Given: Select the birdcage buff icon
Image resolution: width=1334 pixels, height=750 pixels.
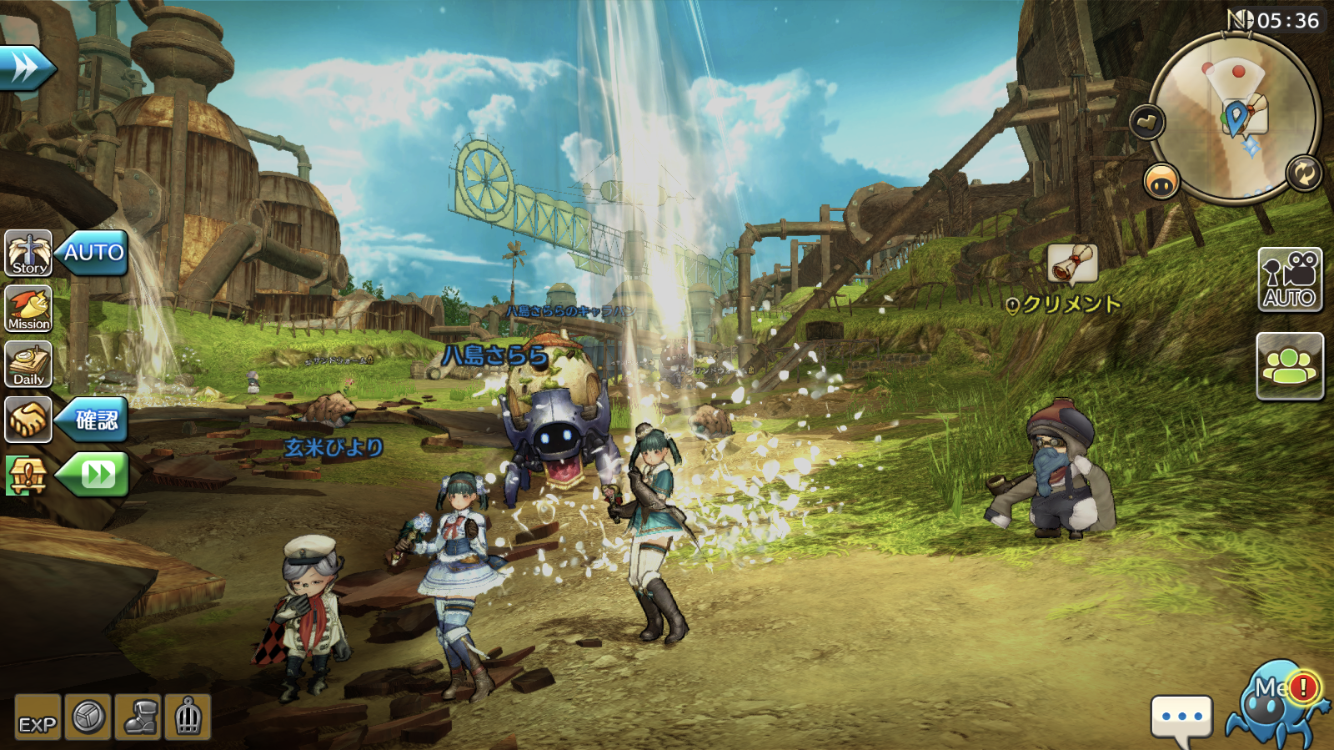Looking at the screenshot, I should (188, 717).
